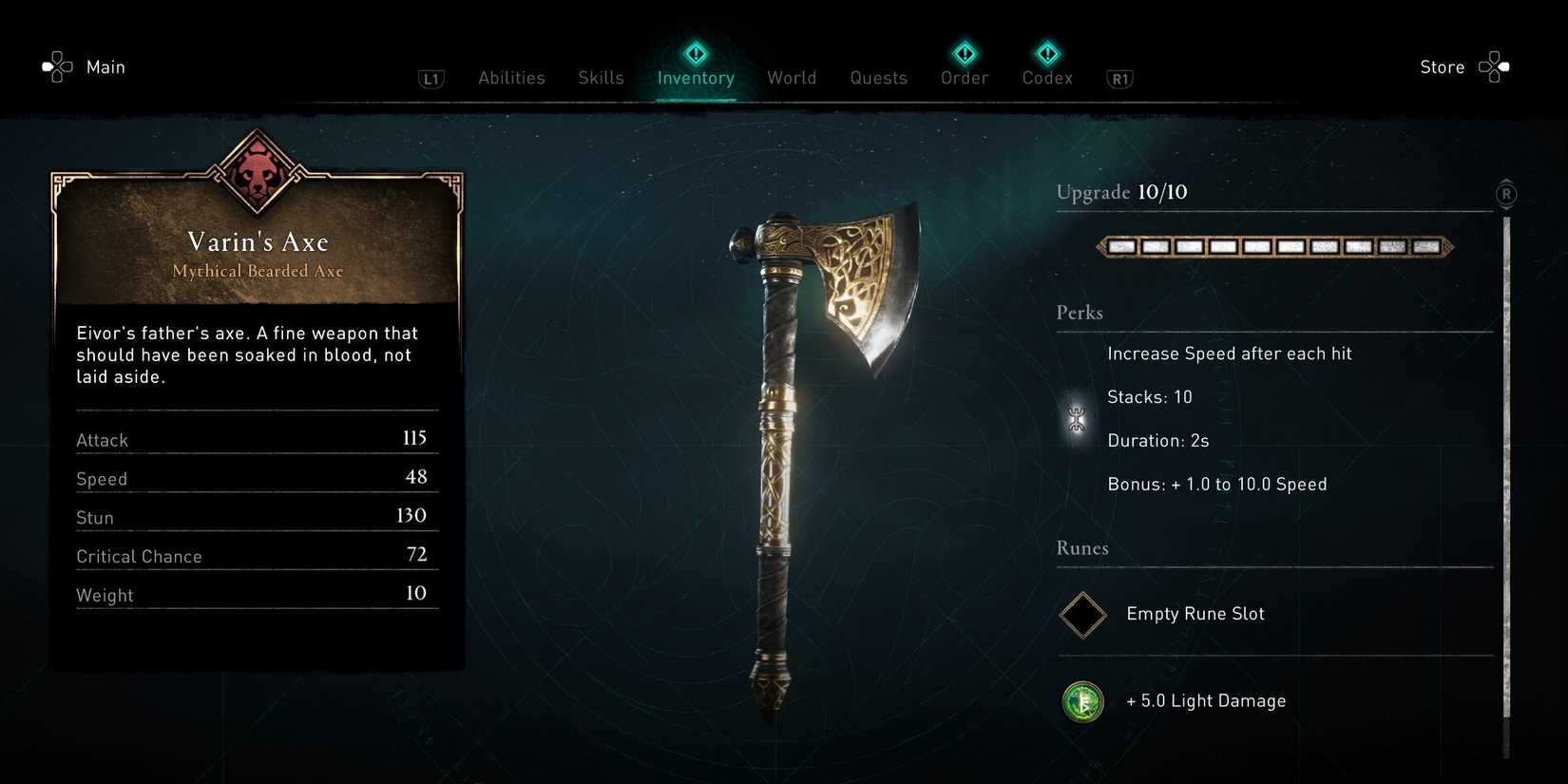Screen dimensions: 1568x784
Task: Open the Quests tab
Action: pos(878,78)
